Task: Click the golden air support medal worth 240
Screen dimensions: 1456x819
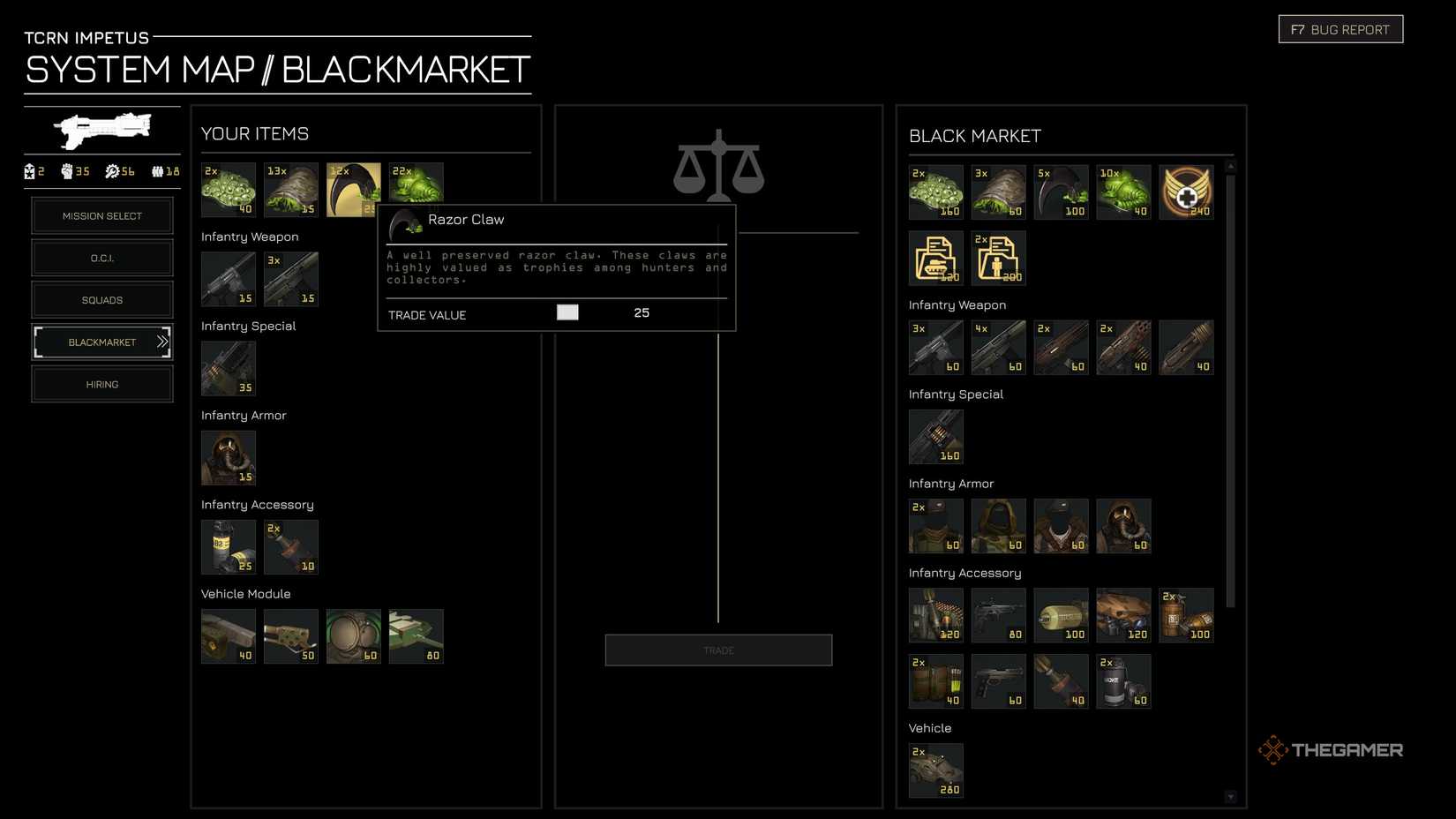Action: coord(1186,191)
